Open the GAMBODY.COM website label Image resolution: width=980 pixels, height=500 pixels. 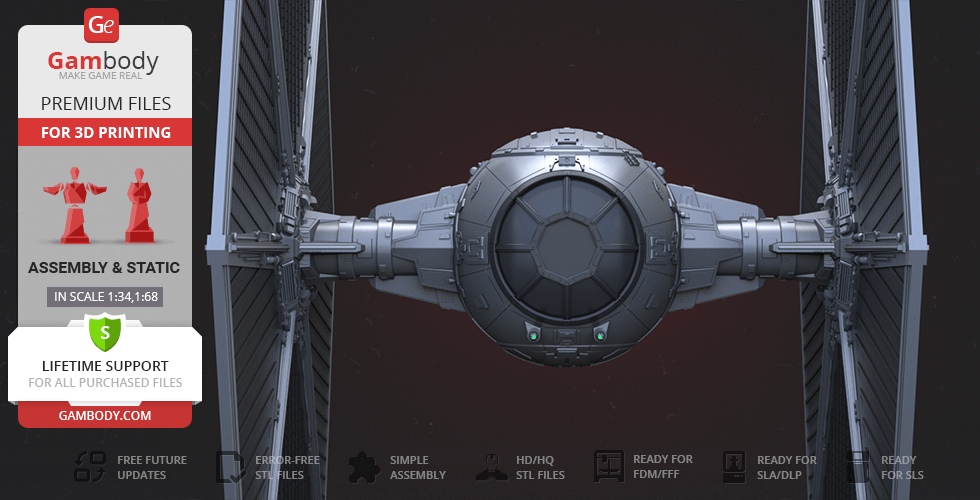(104, 414)
